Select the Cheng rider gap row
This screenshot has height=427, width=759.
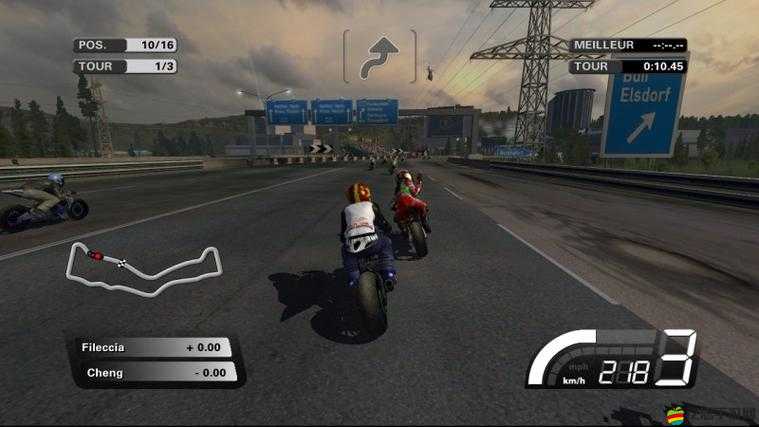click(155, 372)
